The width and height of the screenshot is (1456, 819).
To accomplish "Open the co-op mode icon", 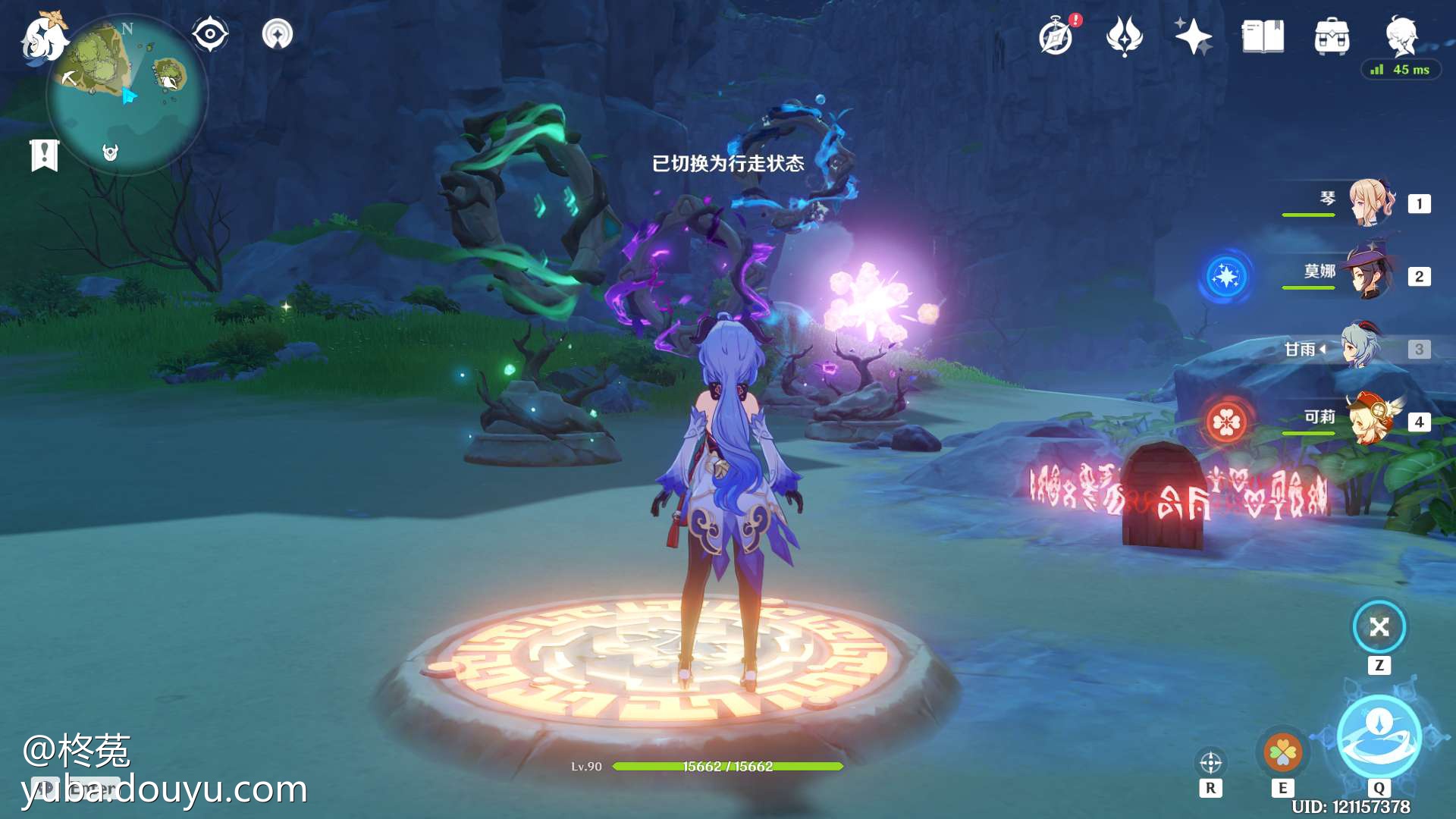I will 278,34.
